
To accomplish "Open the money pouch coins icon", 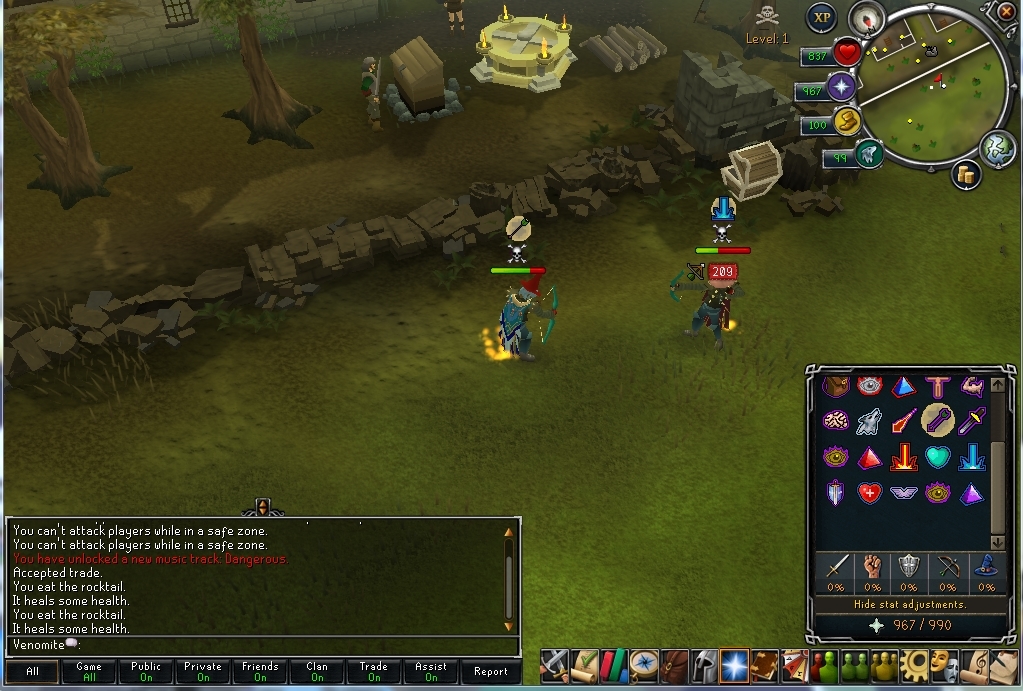I will (x=966, y=175).
